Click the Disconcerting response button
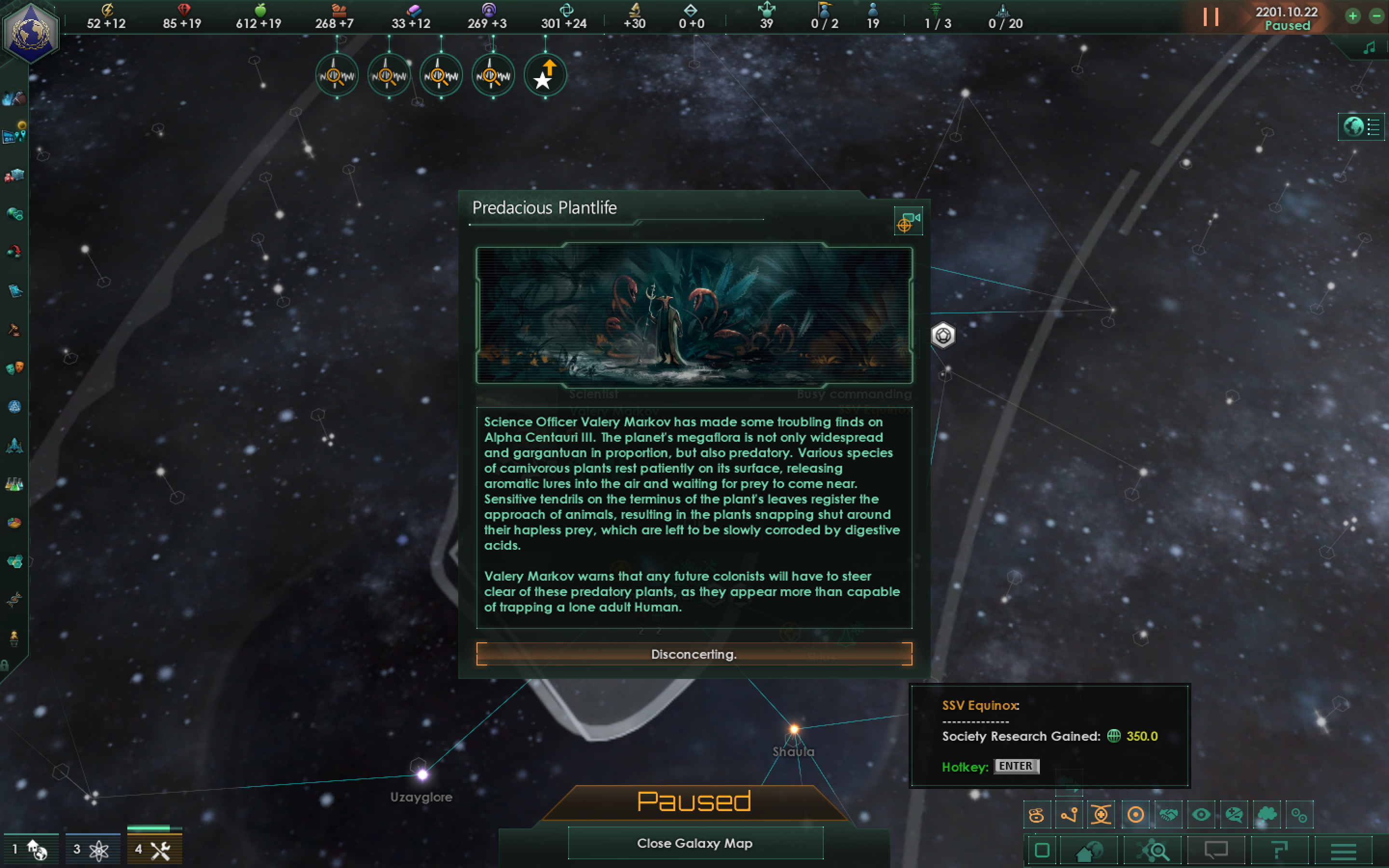The width and height of the screenshot is (1389, 868). click(694, 654)
